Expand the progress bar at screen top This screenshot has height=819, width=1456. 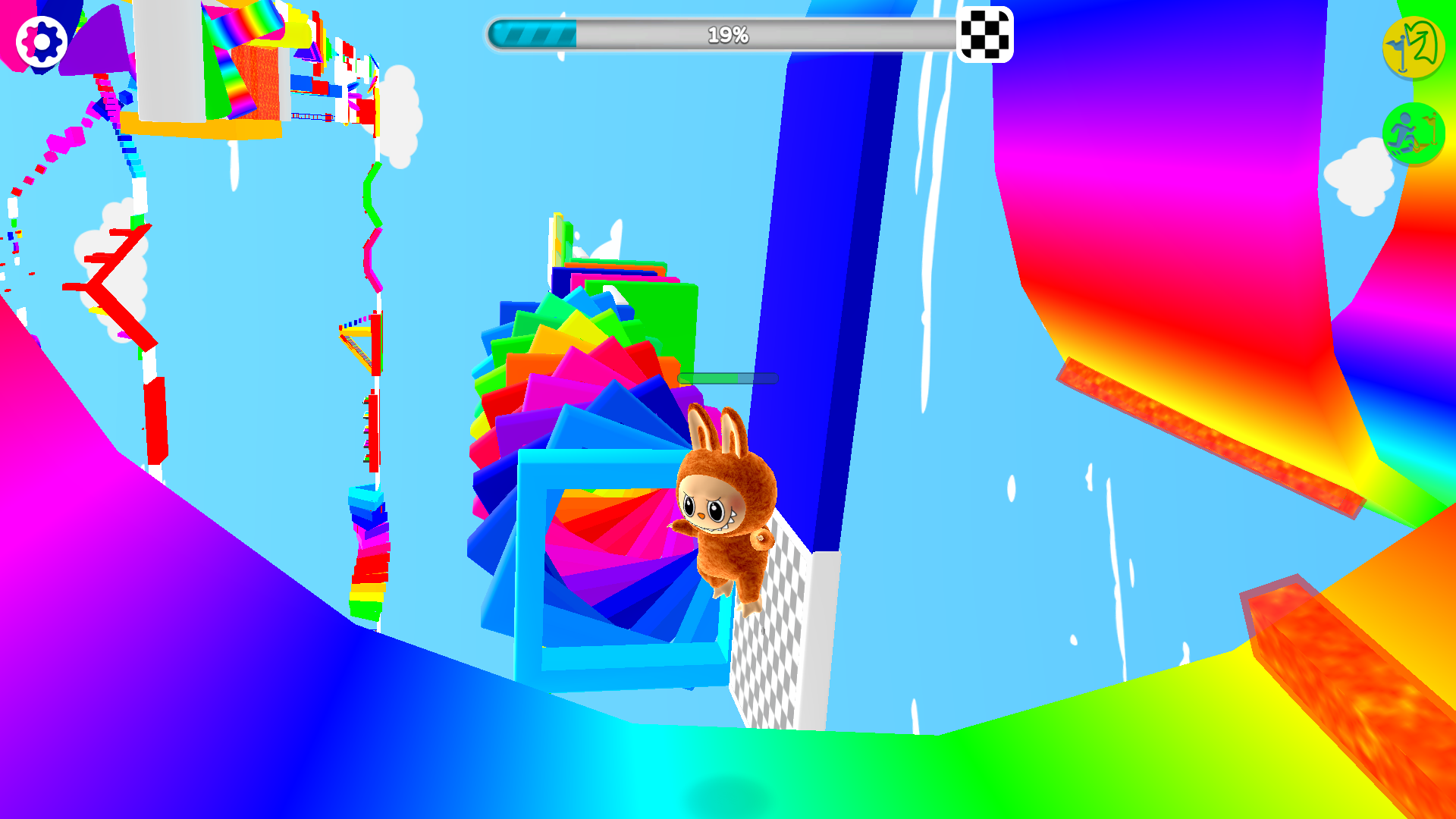(728, 33)
